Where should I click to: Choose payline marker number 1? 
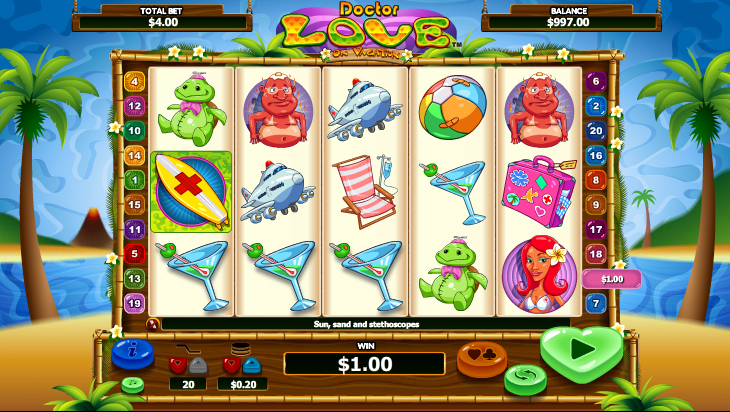135,180
